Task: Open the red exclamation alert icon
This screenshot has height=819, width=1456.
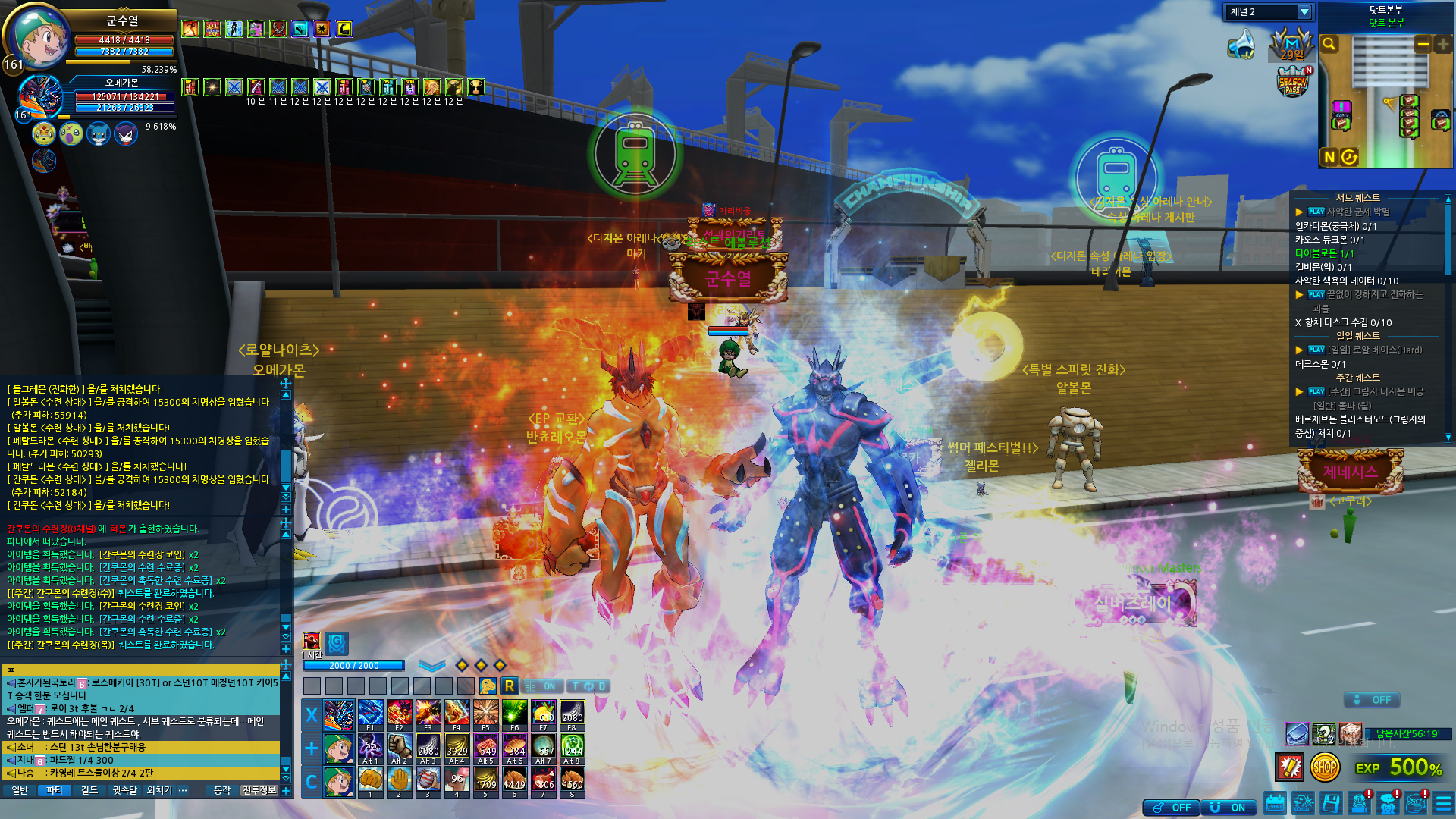Action: [1289, 767]
